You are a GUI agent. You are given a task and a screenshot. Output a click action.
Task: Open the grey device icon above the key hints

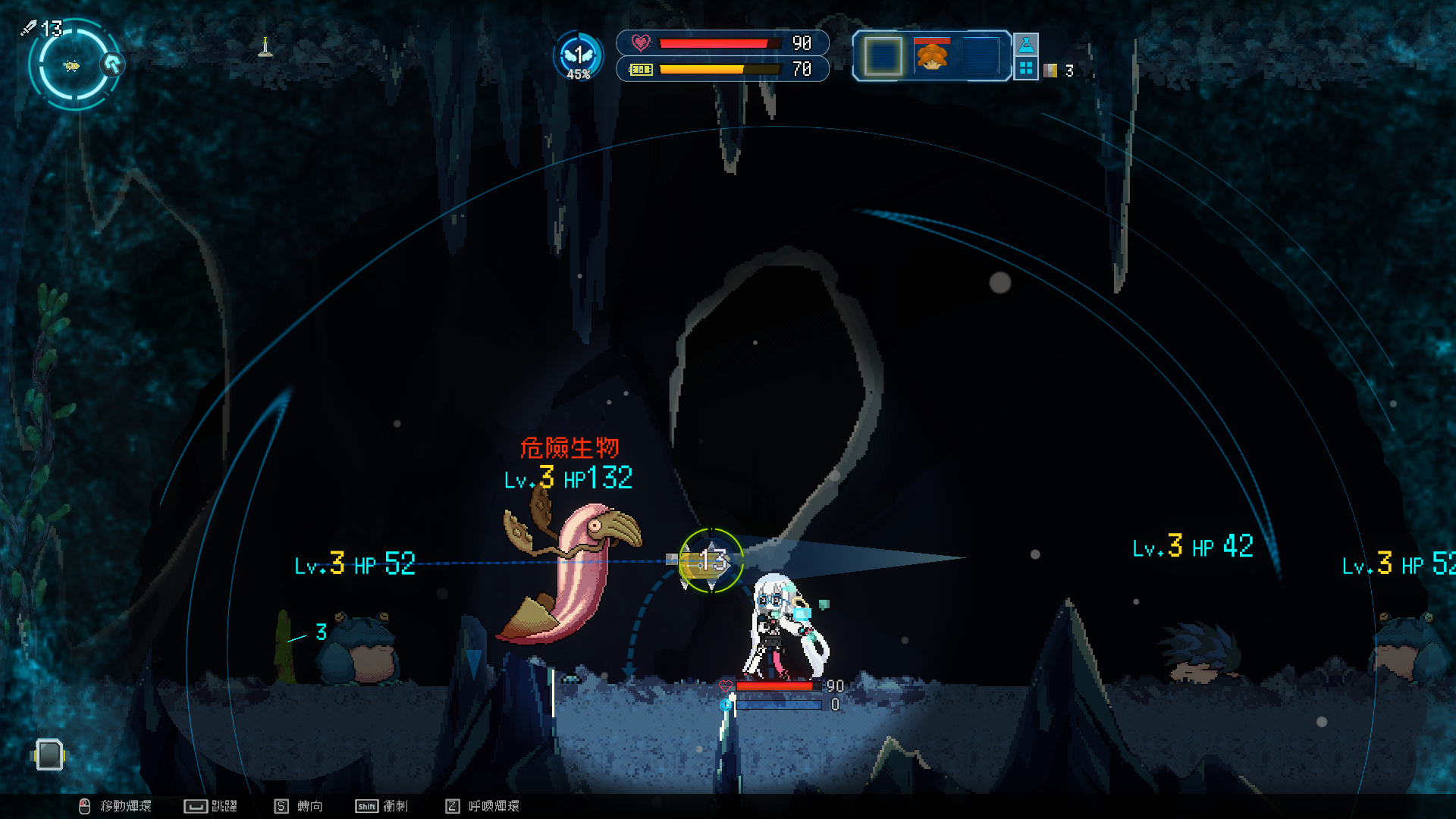(x=49, y=755)
